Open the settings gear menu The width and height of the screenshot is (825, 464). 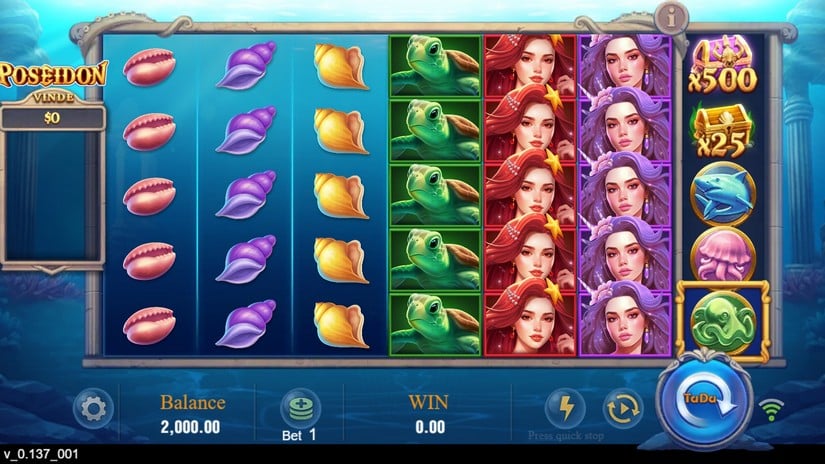click(x=94, y=408)
